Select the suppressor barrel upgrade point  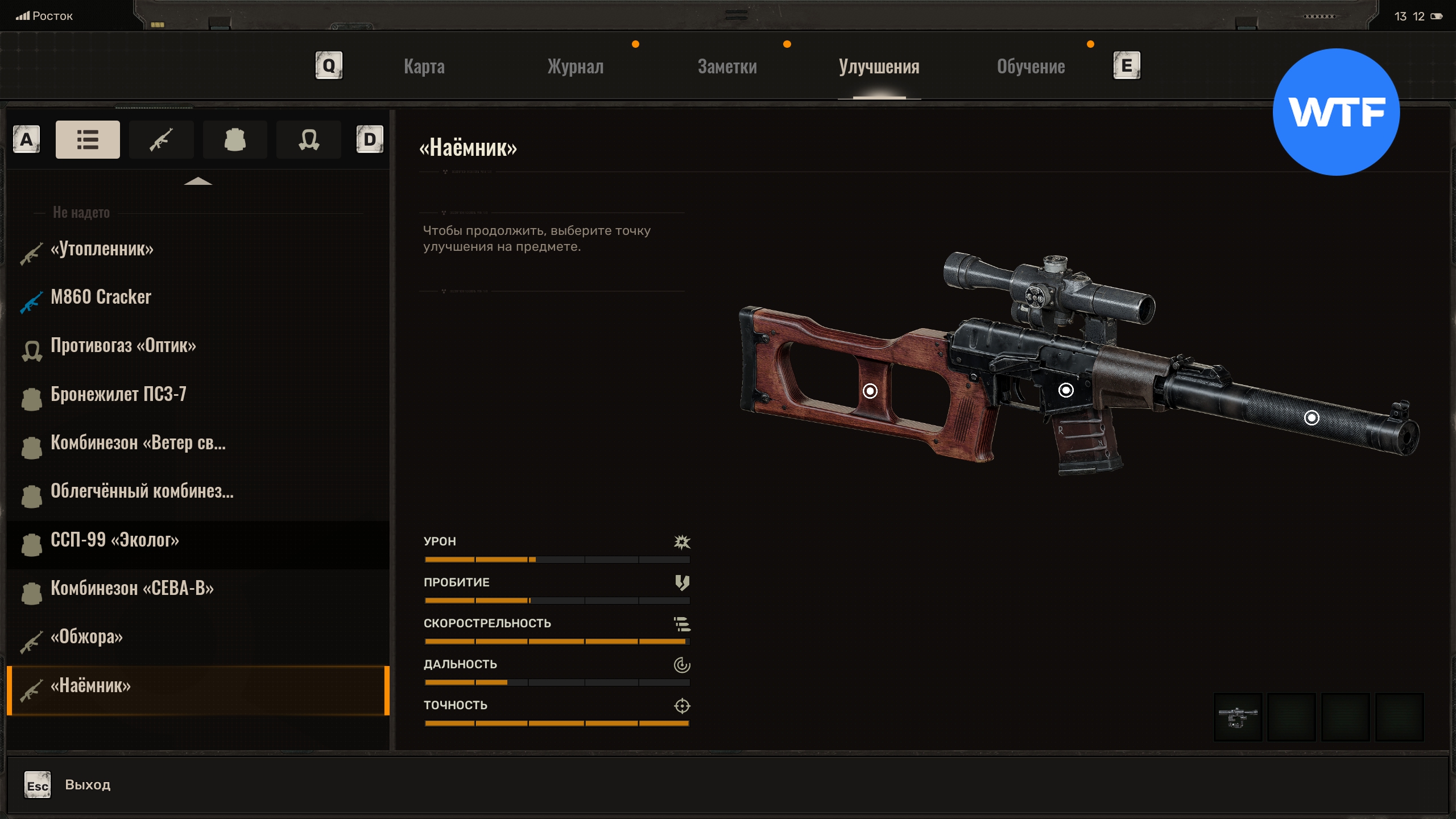pyautogui.click(x=1312, y=418)
